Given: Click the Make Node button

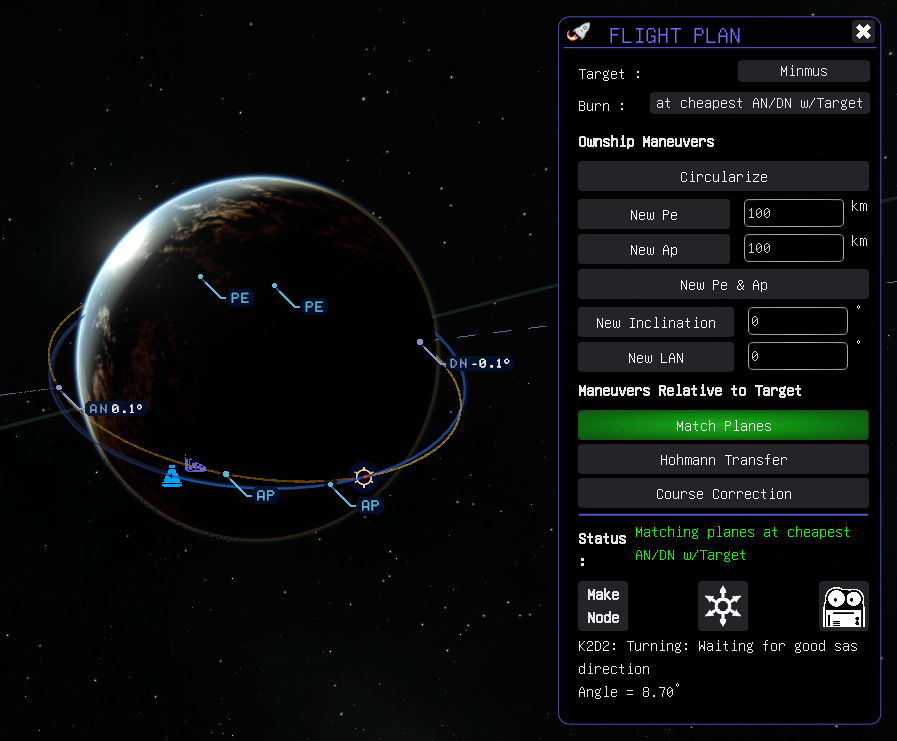Looking at the screenshot, I should coord(603,606).
